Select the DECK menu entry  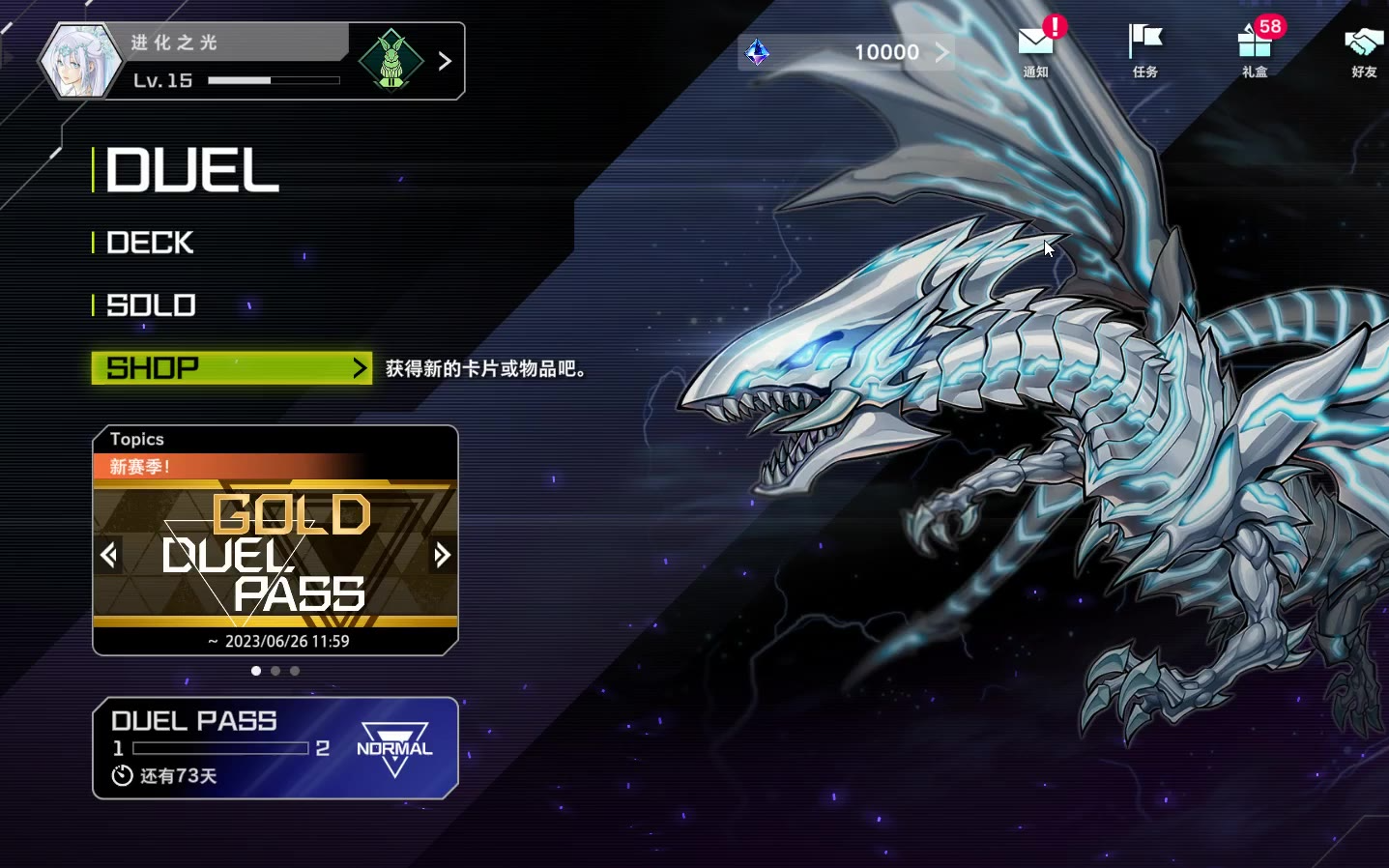coord(150,243)
